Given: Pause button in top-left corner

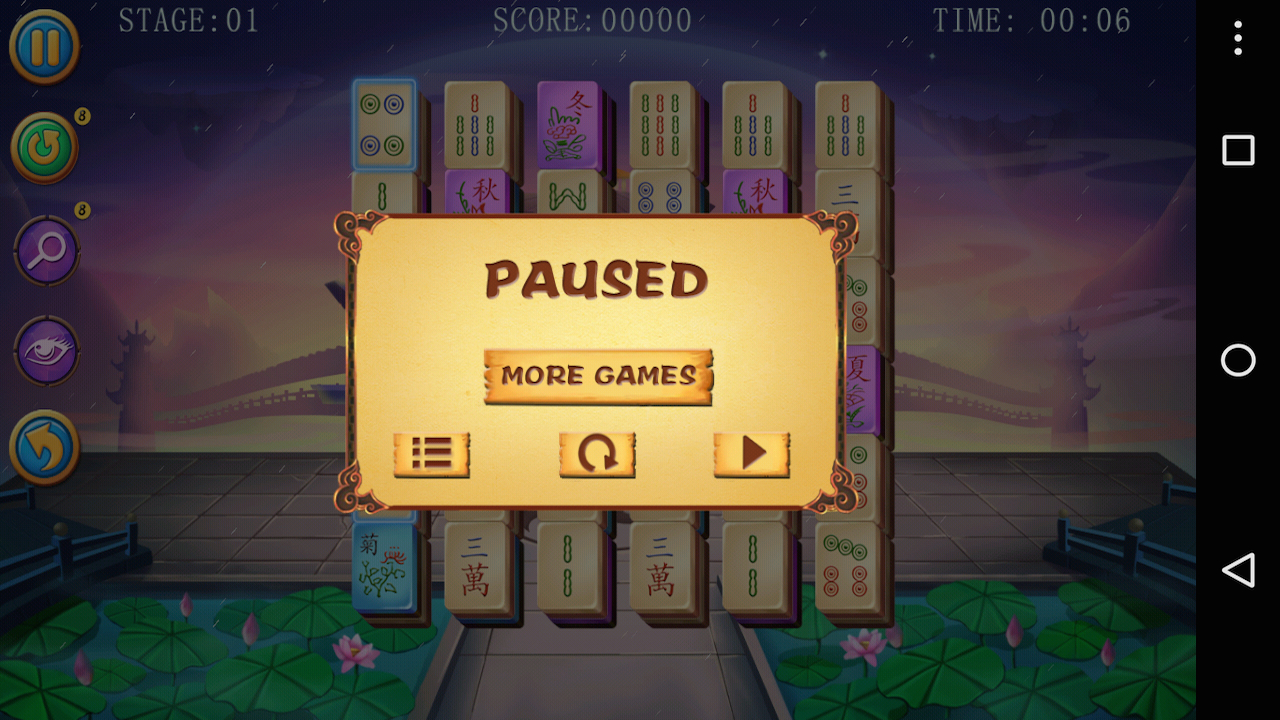Looking at the screenshot, I should coord(44,46).
